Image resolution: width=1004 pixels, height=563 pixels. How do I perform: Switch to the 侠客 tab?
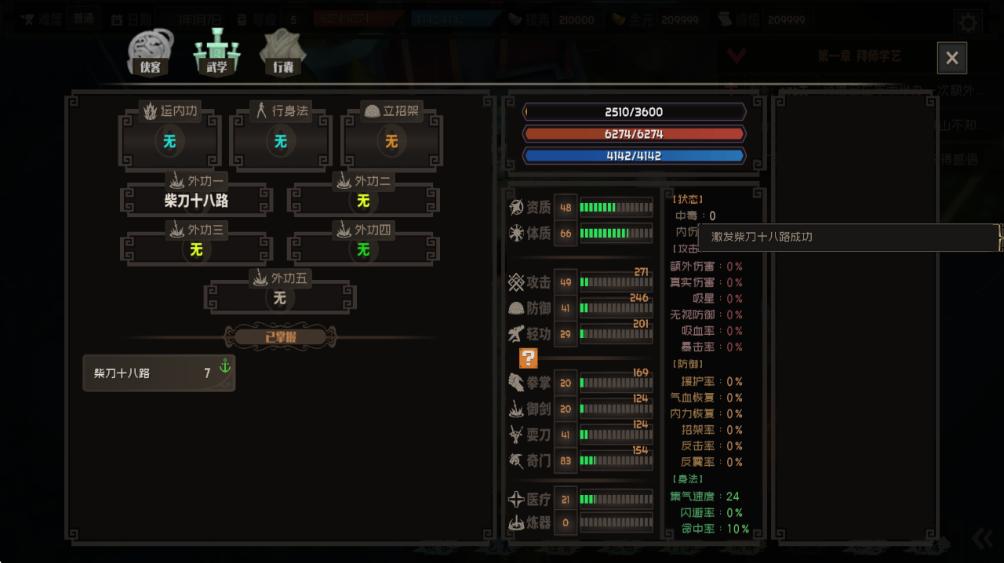150,53
